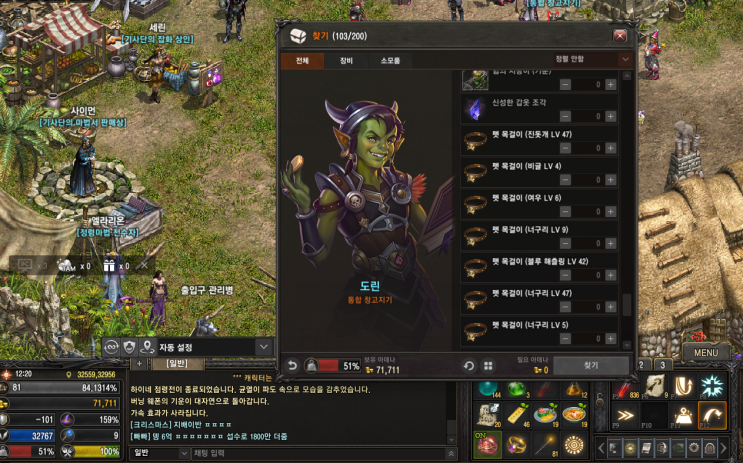Screen dimensions: 743x463
Task: Switch to the 전체 (All) tab
Action: [302, 61]
